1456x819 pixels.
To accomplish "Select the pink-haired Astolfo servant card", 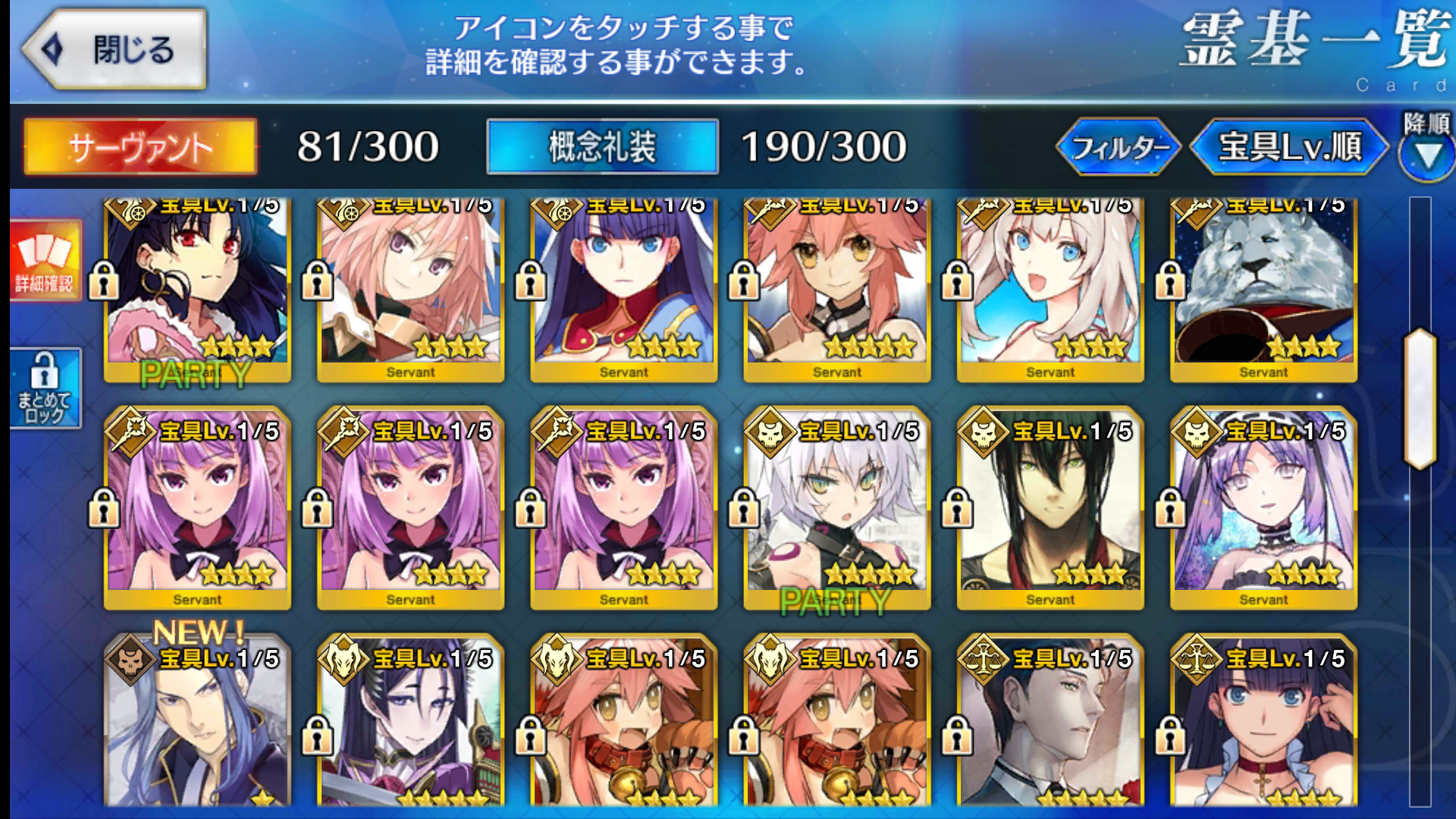I will click(x=410, y=288).
